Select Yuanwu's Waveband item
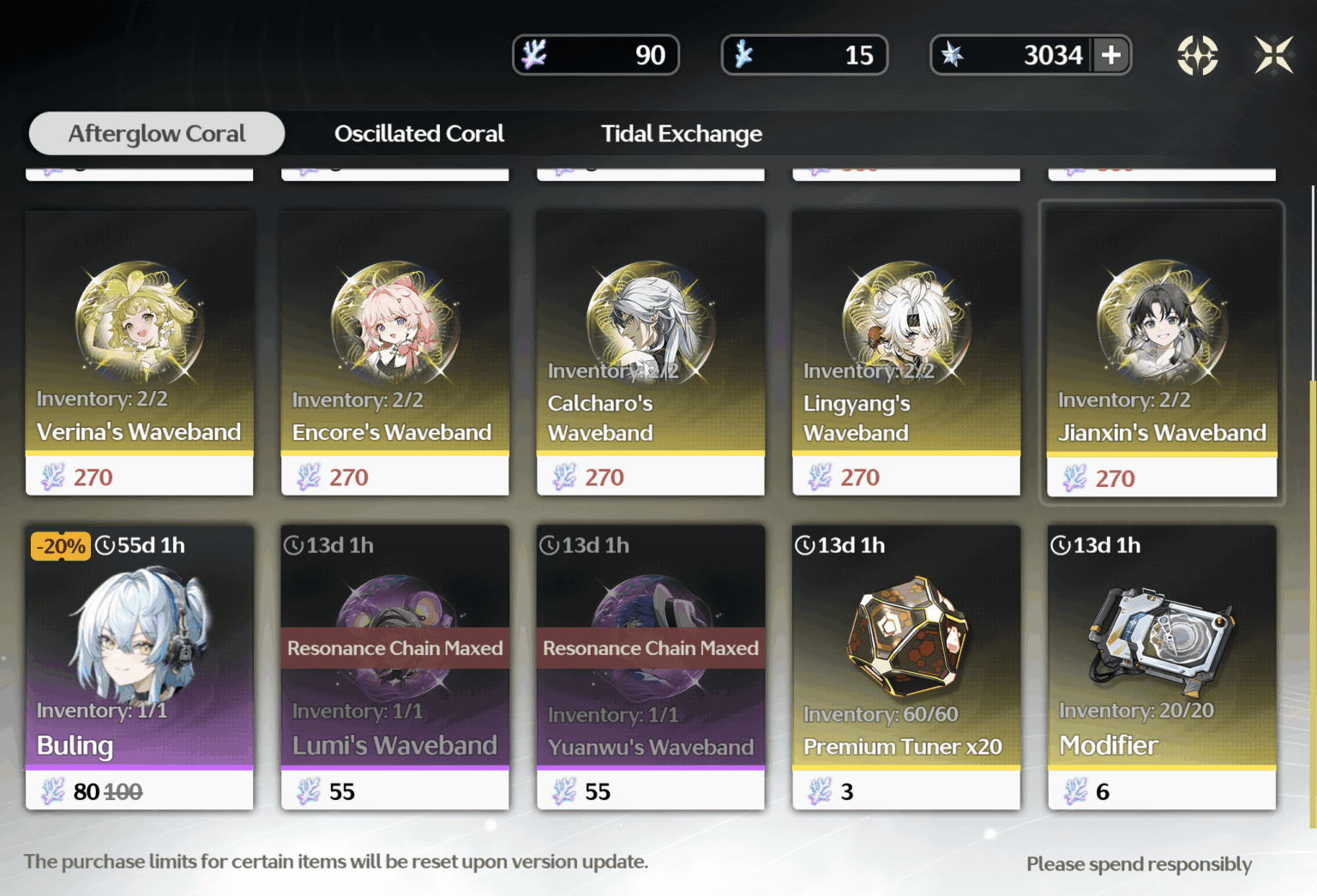 click(x=651, y=666)
